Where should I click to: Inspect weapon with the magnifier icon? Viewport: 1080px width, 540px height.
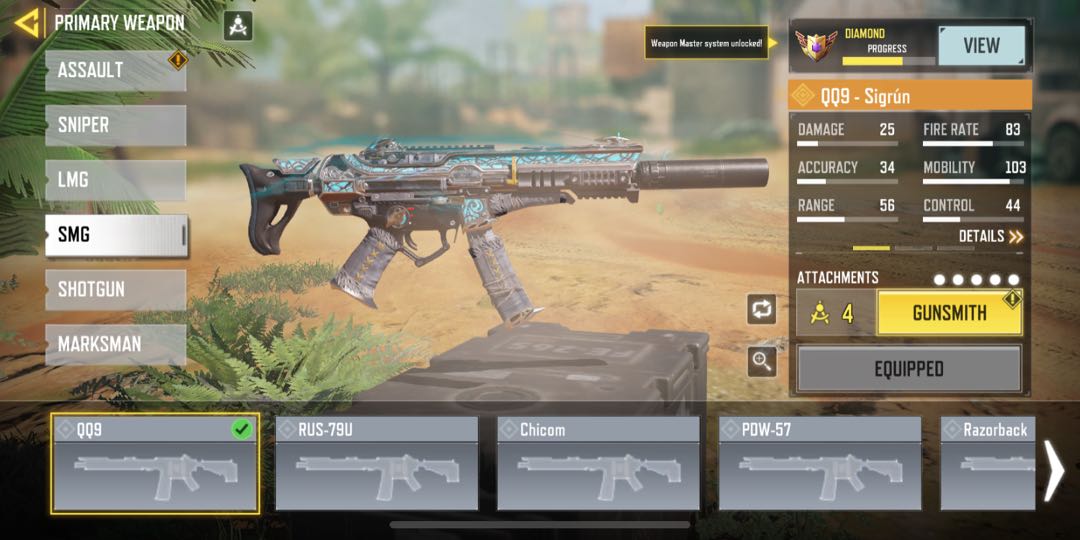coord(762,362)
